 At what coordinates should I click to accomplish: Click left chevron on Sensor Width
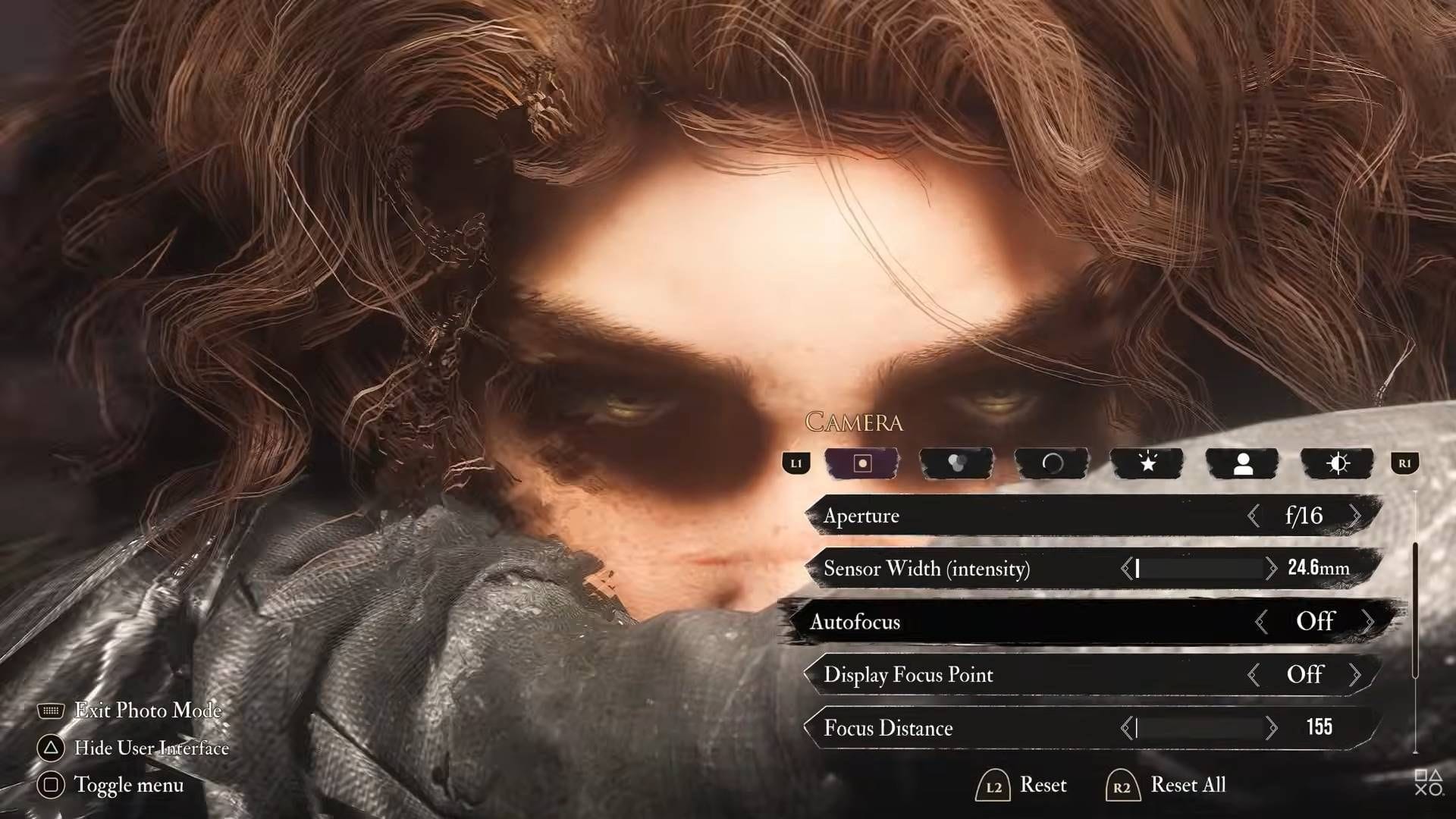pyautogui.click(x=1125, y=569)
